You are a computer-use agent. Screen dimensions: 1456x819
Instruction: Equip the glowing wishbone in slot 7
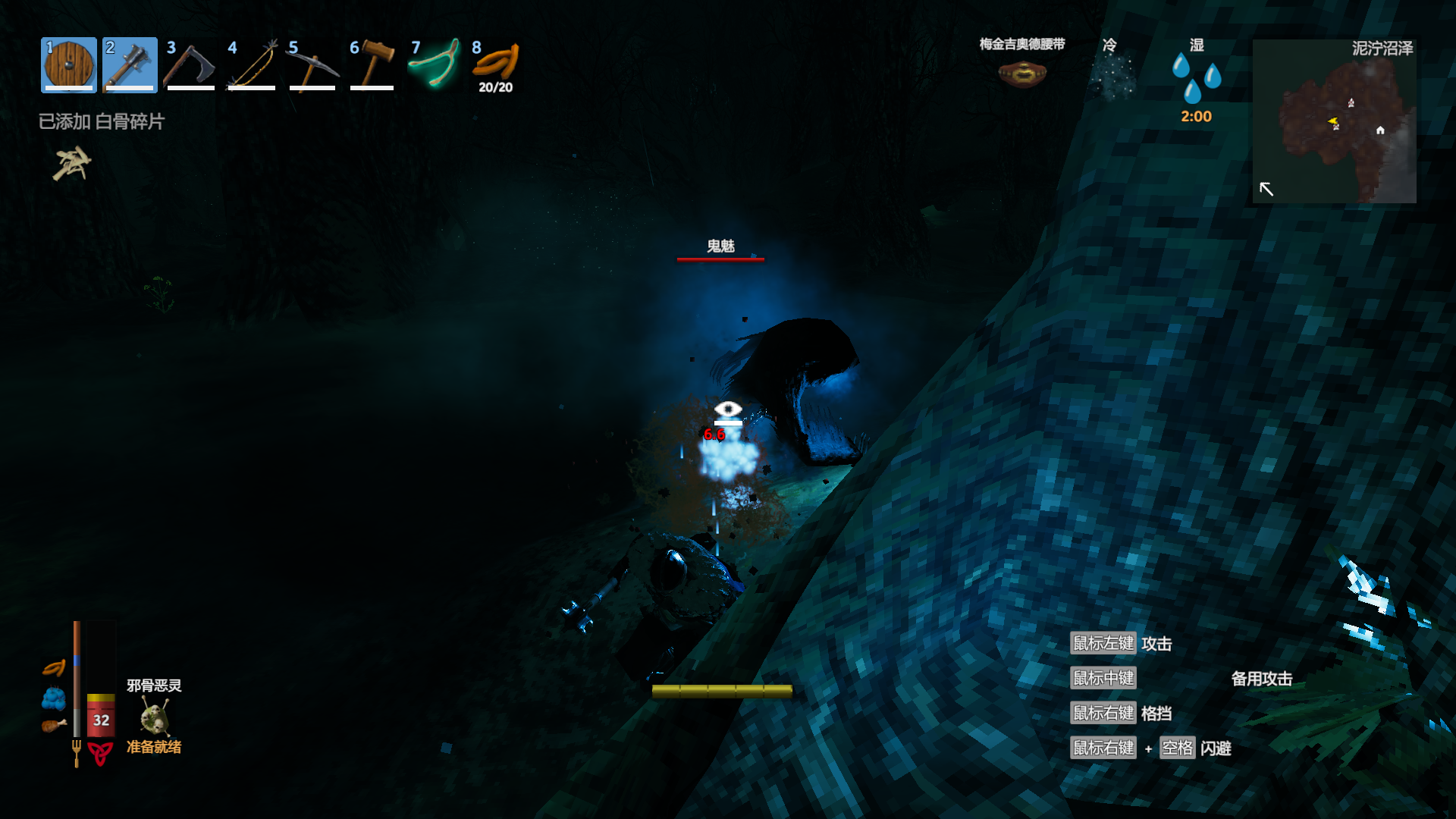[434, 65]
